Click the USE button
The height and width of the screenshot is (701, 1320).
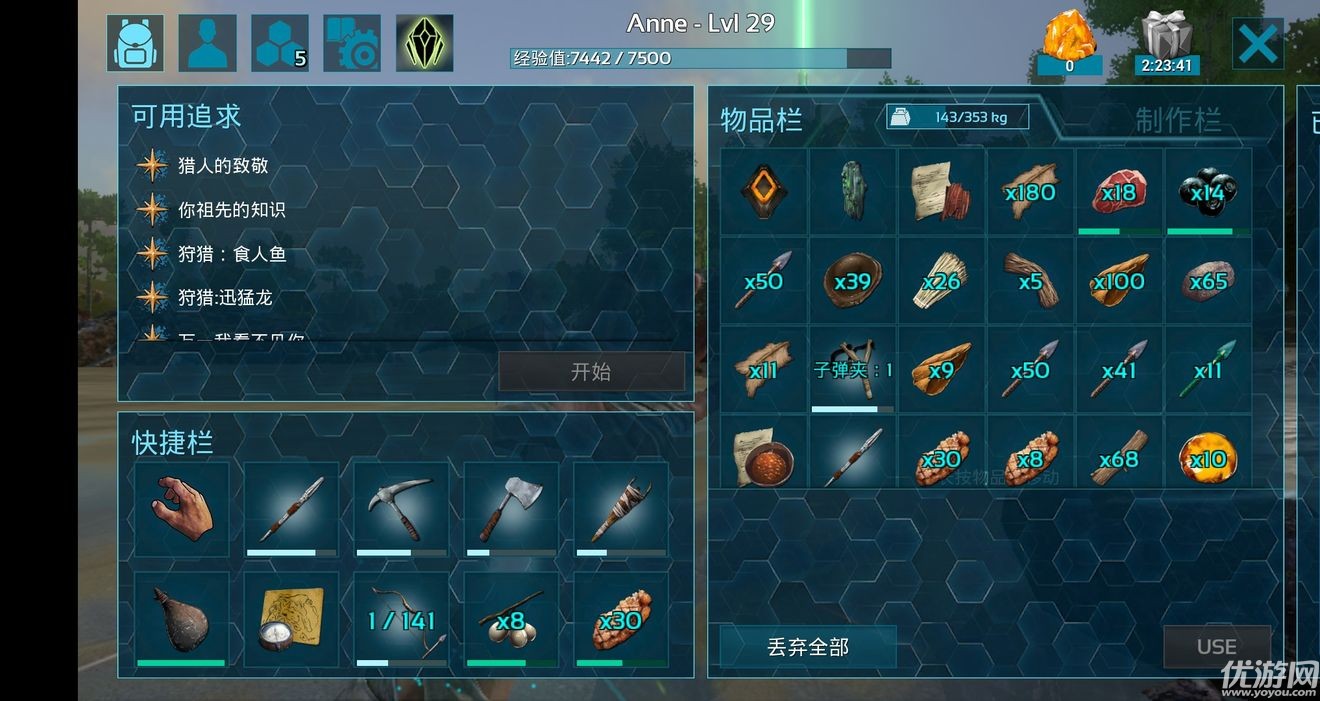point(1216,647)
